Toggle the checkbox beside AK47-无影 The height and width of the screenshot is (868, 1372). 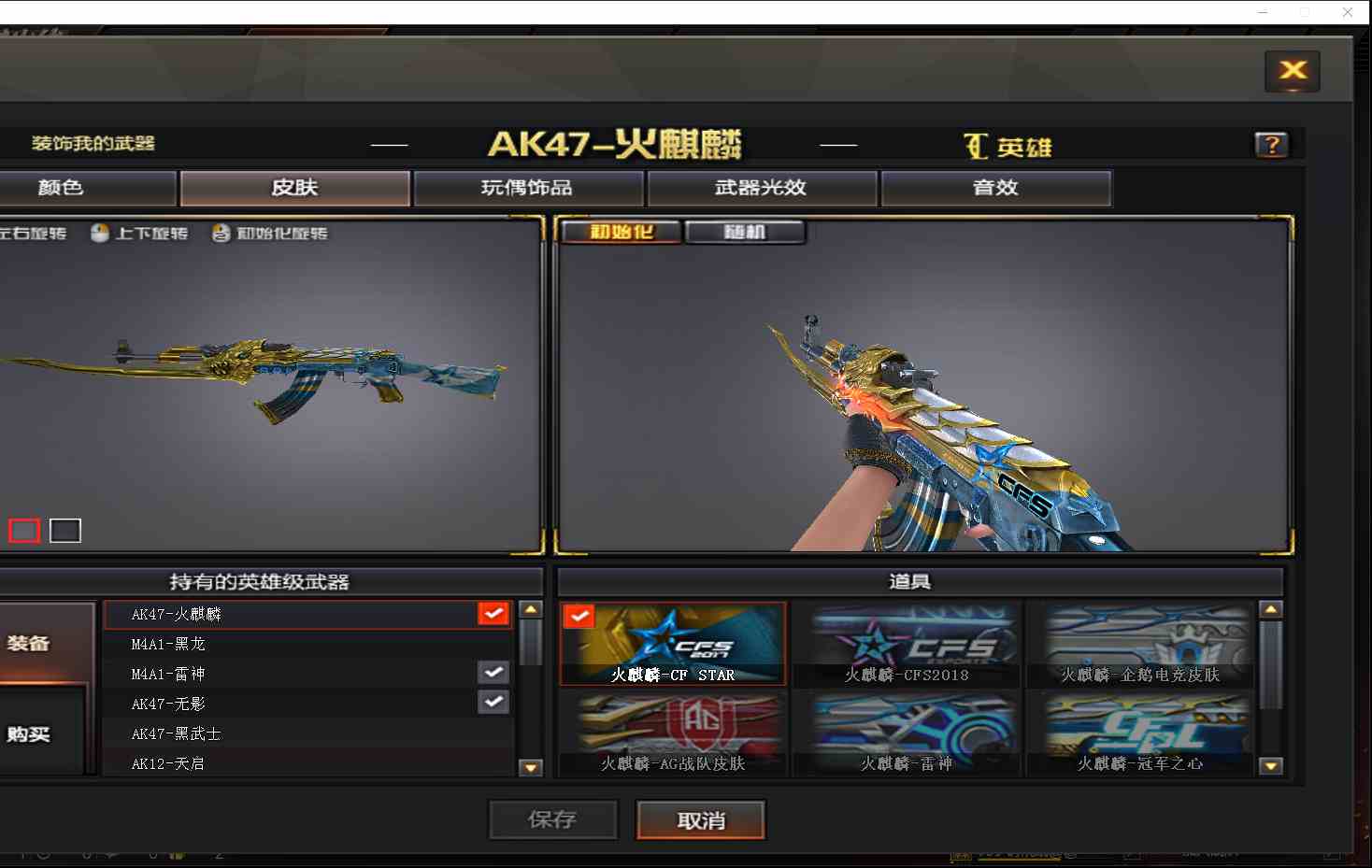(493, 702)
